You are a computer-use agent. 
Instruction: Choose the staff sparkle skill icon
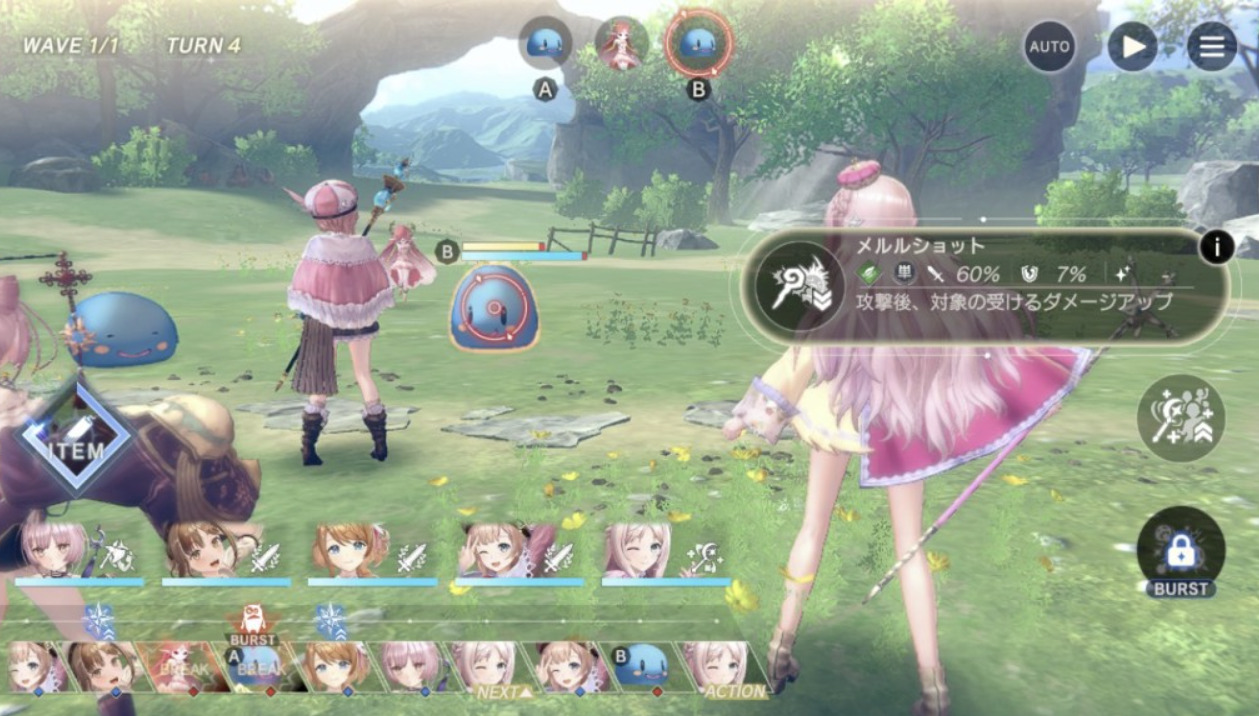pos(1180,418)
